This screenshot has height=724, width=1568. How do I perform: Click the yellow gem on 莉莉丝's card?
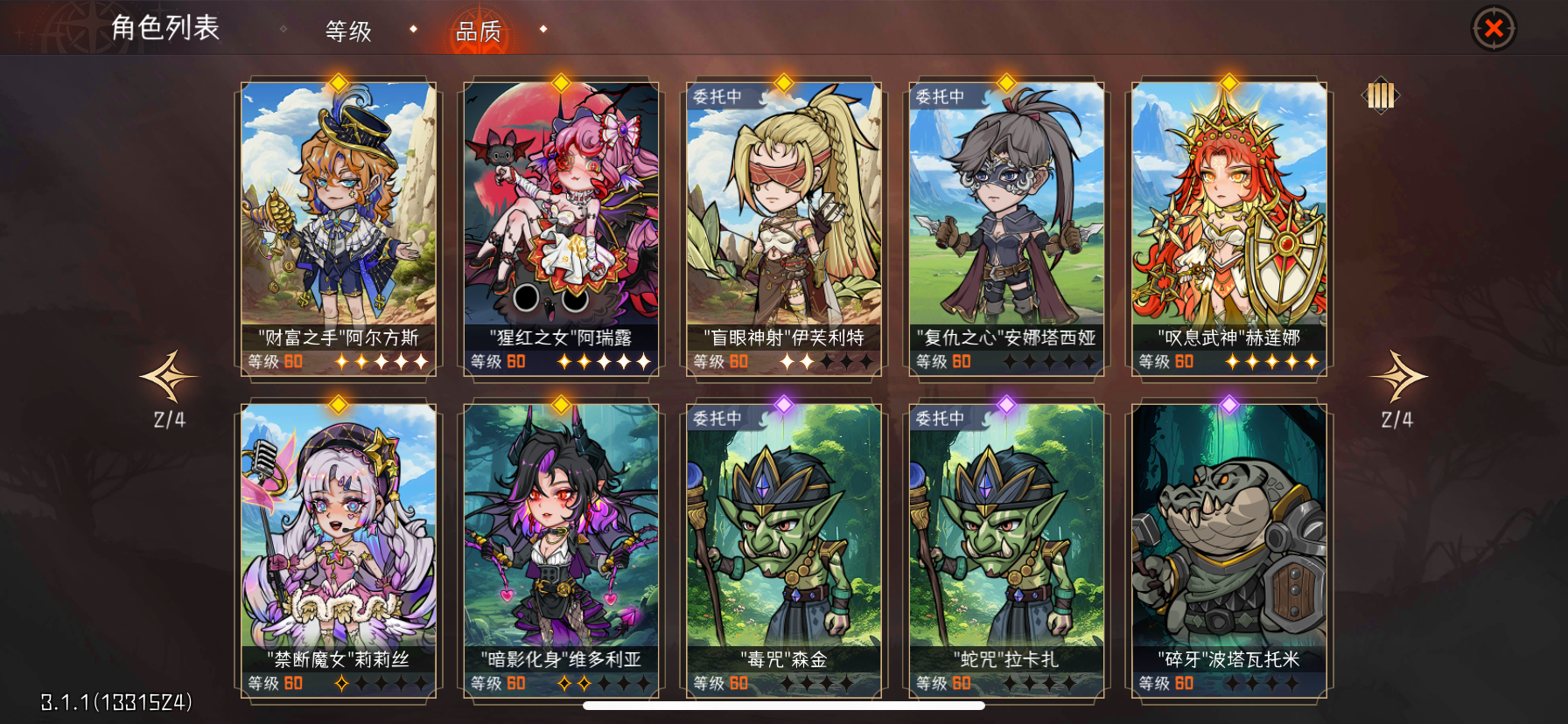[x=337, y=403]
